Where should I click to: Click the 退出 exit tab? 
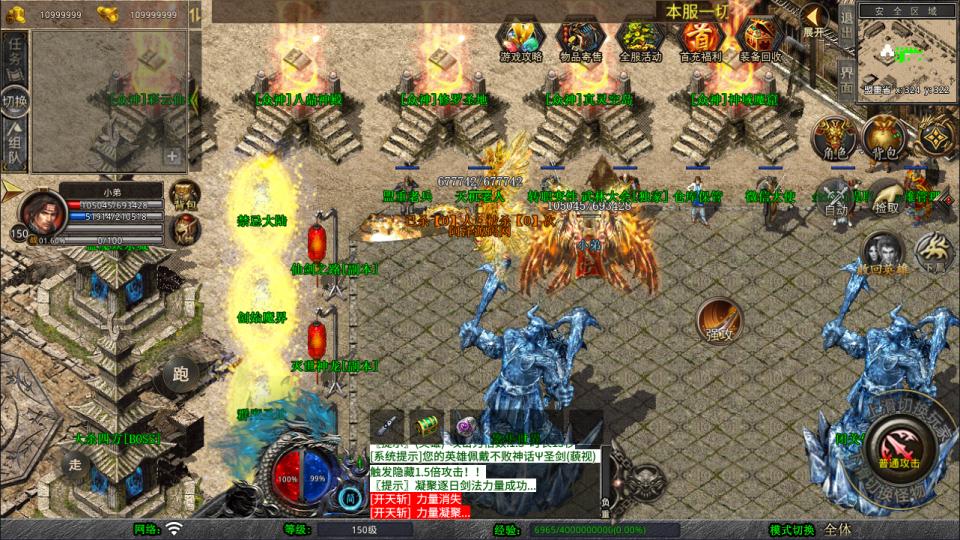click(x=846, y=22)
